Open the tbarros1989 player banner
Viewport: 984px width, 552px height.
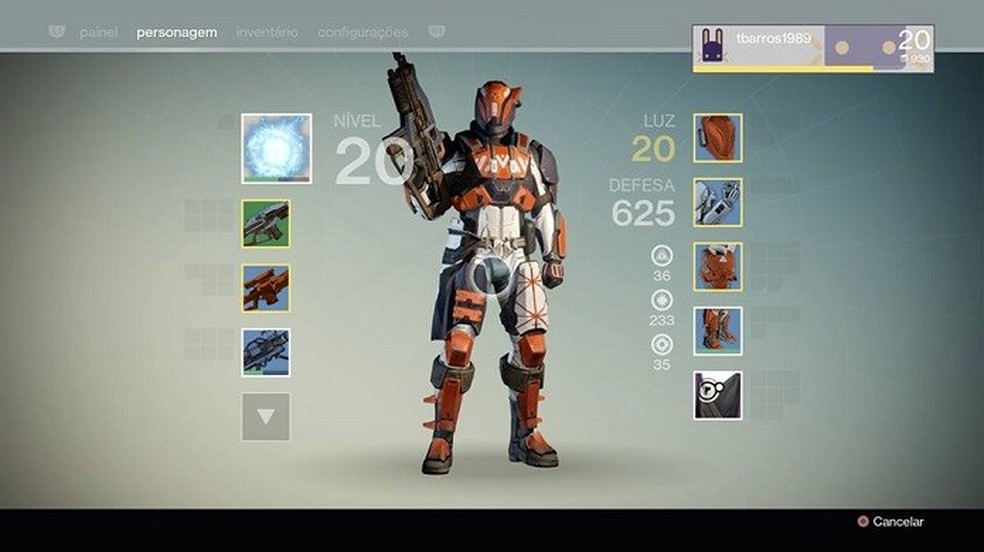[x=813, y=48]
